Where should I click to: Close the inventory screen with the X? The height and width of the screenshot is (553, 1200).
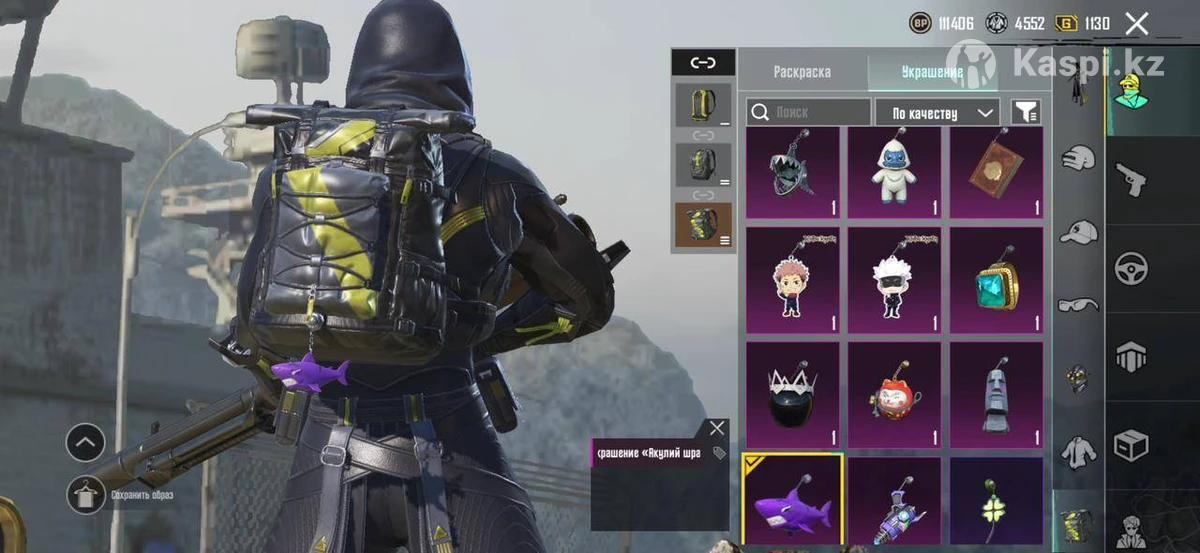1136,23
